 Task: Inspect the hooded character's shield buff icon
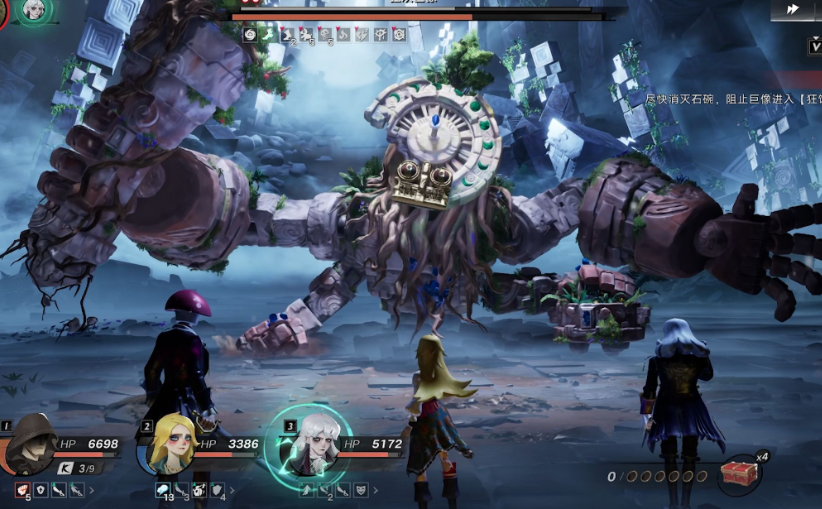pyautogui.click(x=41, y=490)
